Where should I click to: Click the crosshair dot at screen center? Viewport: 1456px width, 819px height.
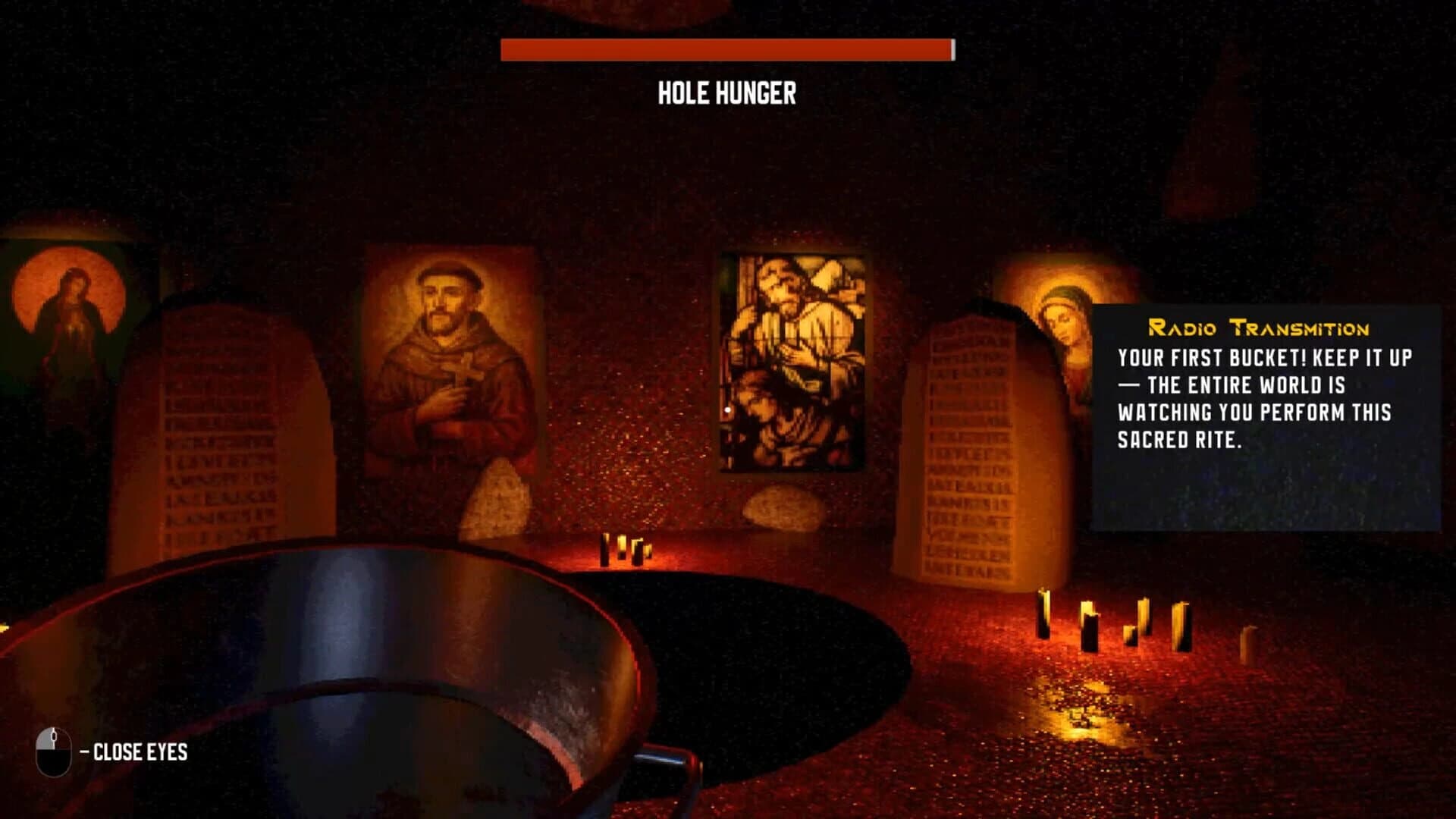[728, 409]
